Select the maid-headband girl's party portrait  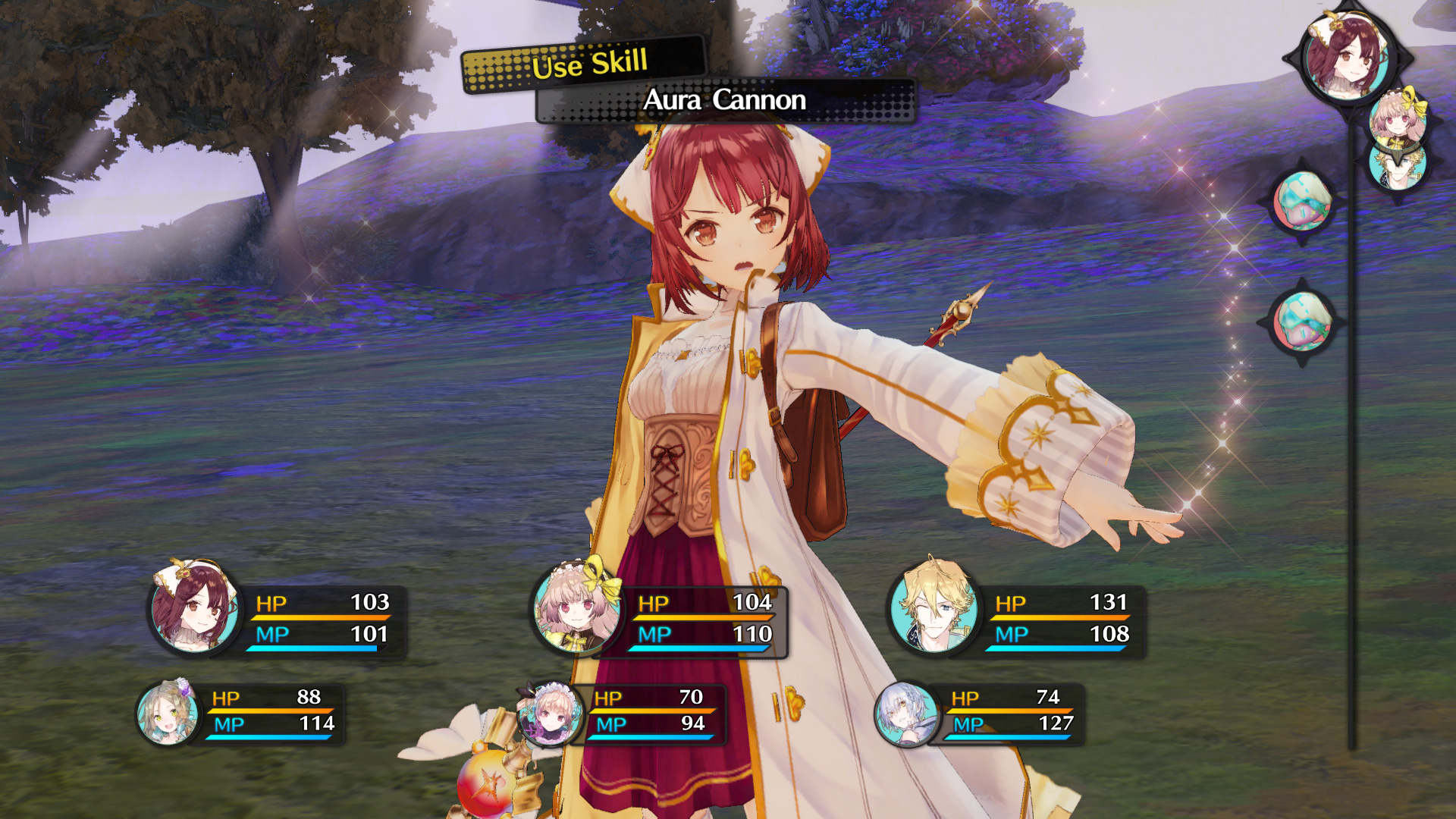click(x=550, y=714)
